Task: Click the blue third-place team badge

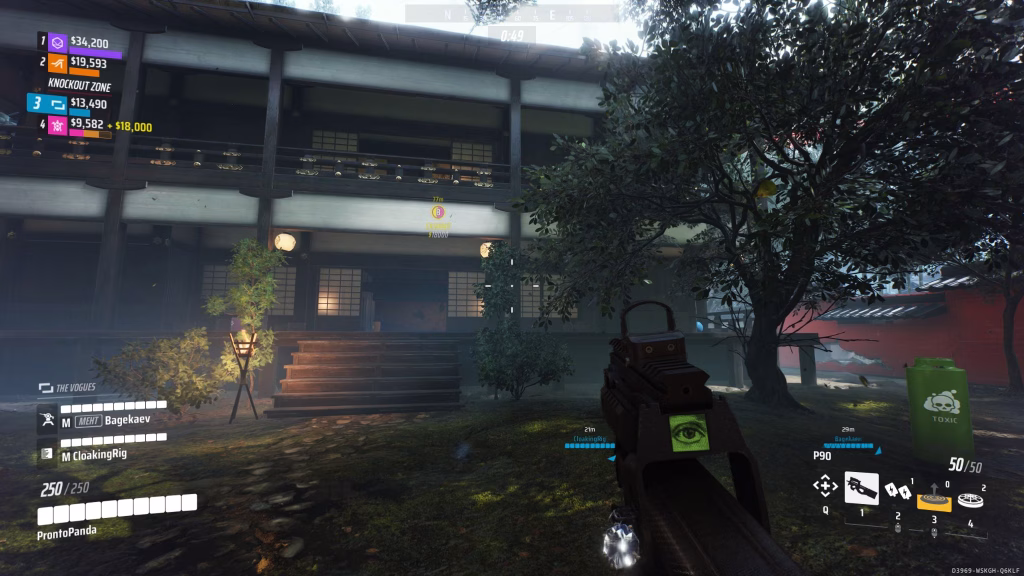Action: tap(49, 103)
